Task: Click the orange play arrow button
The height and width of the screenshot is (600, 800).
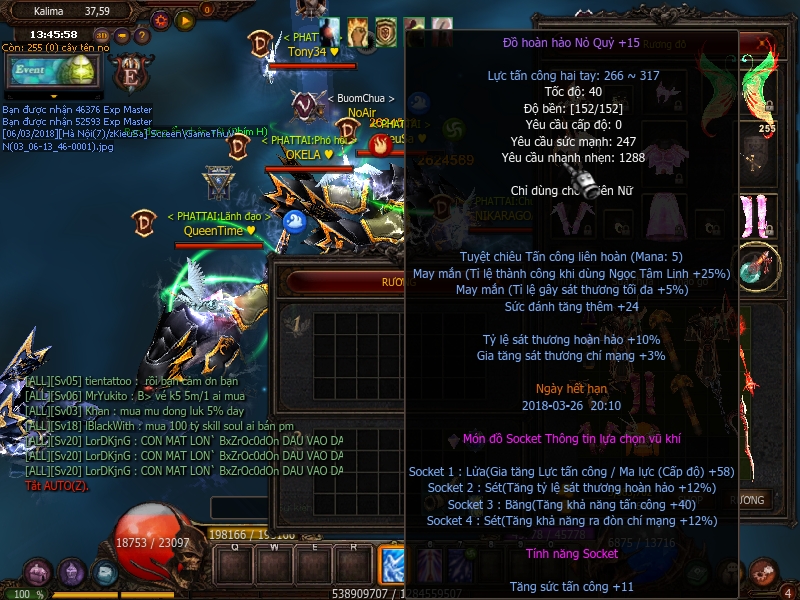Action: click(x=185, y=19)
